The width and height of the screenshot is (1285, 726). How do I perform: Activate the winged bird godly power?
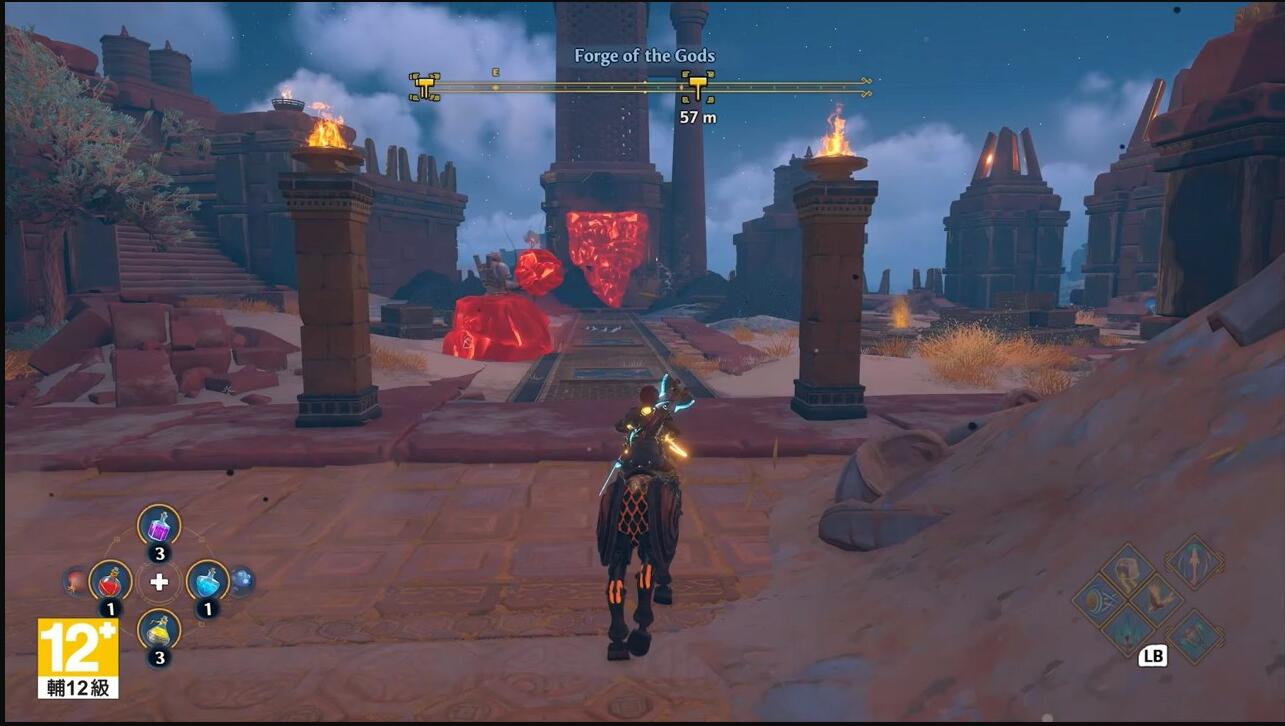point(1158,599)
